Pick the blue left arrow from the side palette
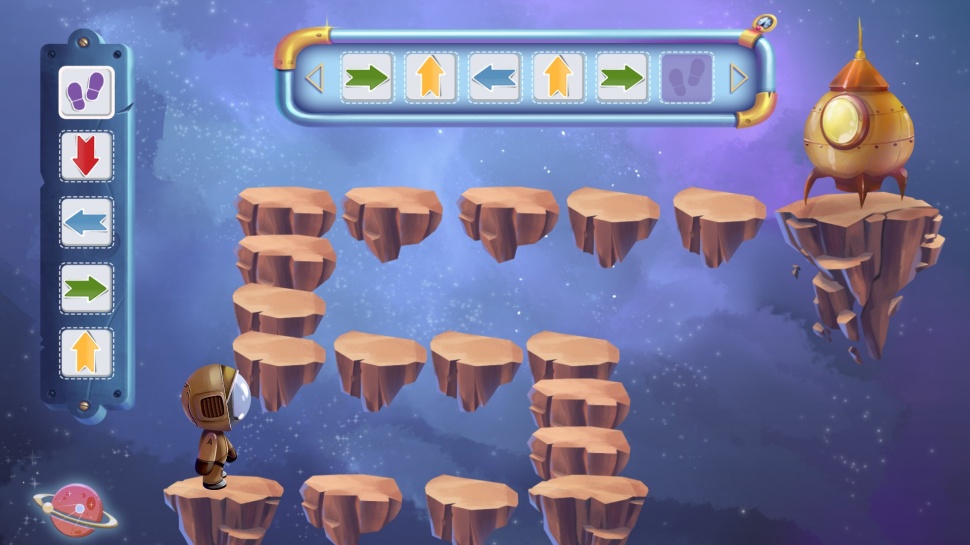Image resolution: width=970 pixels, height=545 pixels. tap(86, 222)
